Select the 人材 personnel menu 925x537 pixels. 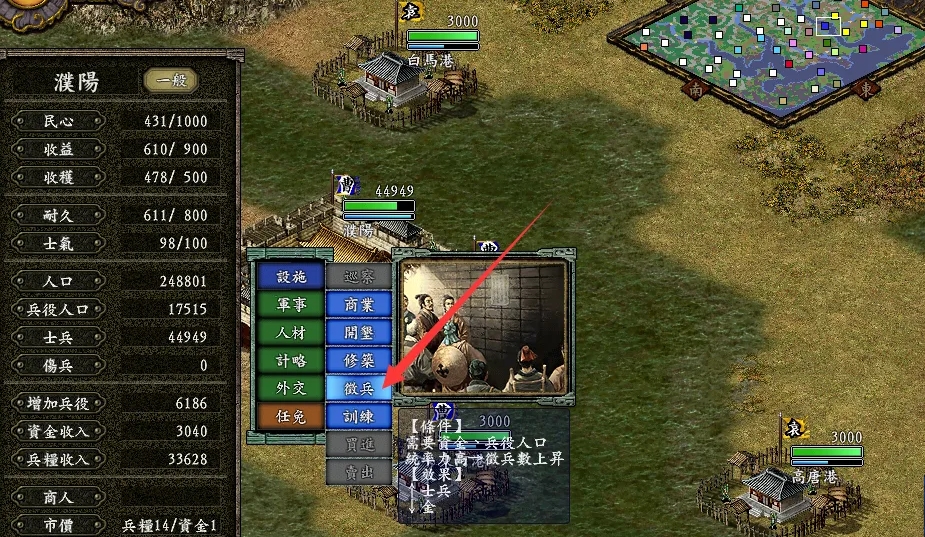coord(289,333)
